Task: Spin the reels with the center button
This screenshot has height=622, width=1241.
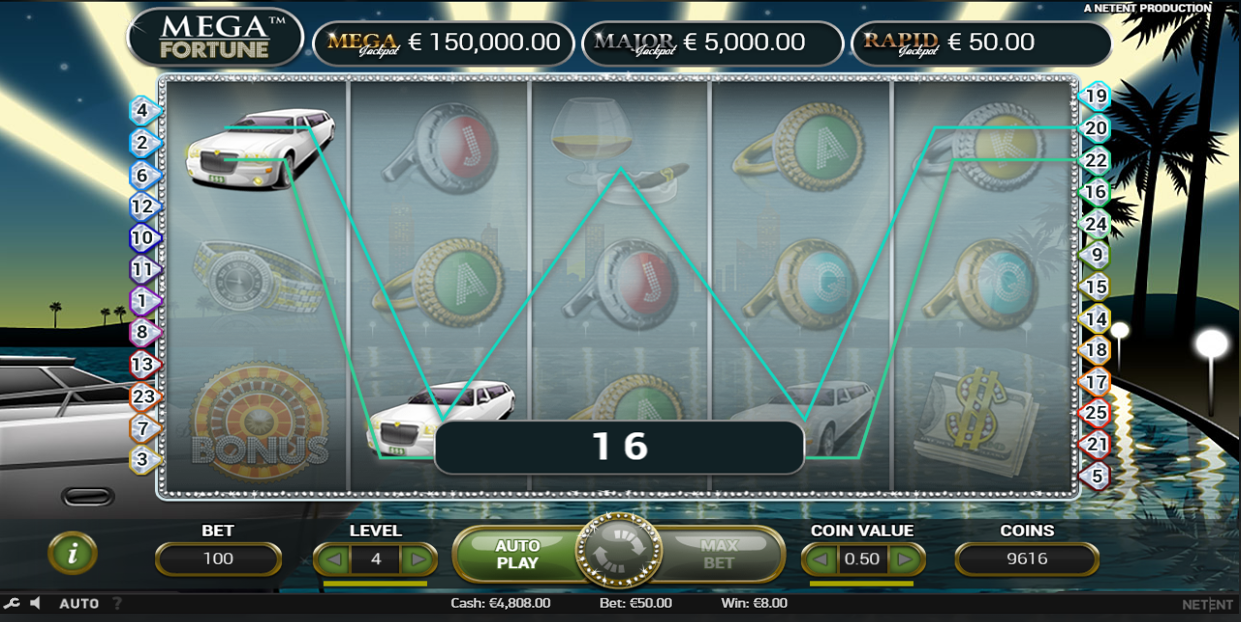Action: tap(618, 553)
